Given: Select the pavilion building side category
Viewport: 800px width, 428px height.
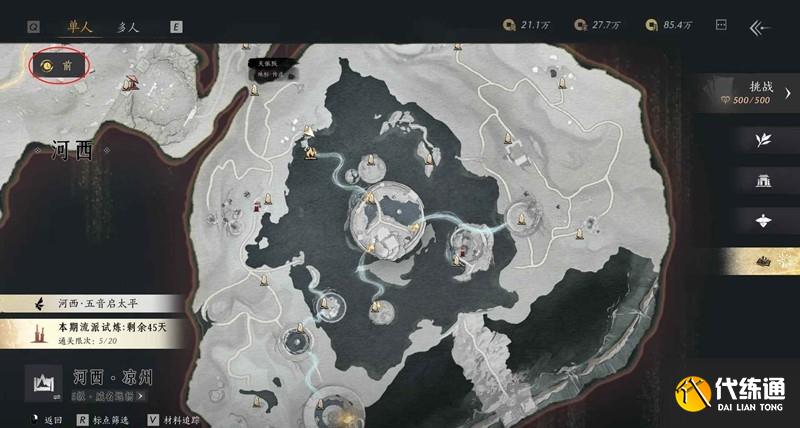Looking at the screenshot, I should point(763,180).
